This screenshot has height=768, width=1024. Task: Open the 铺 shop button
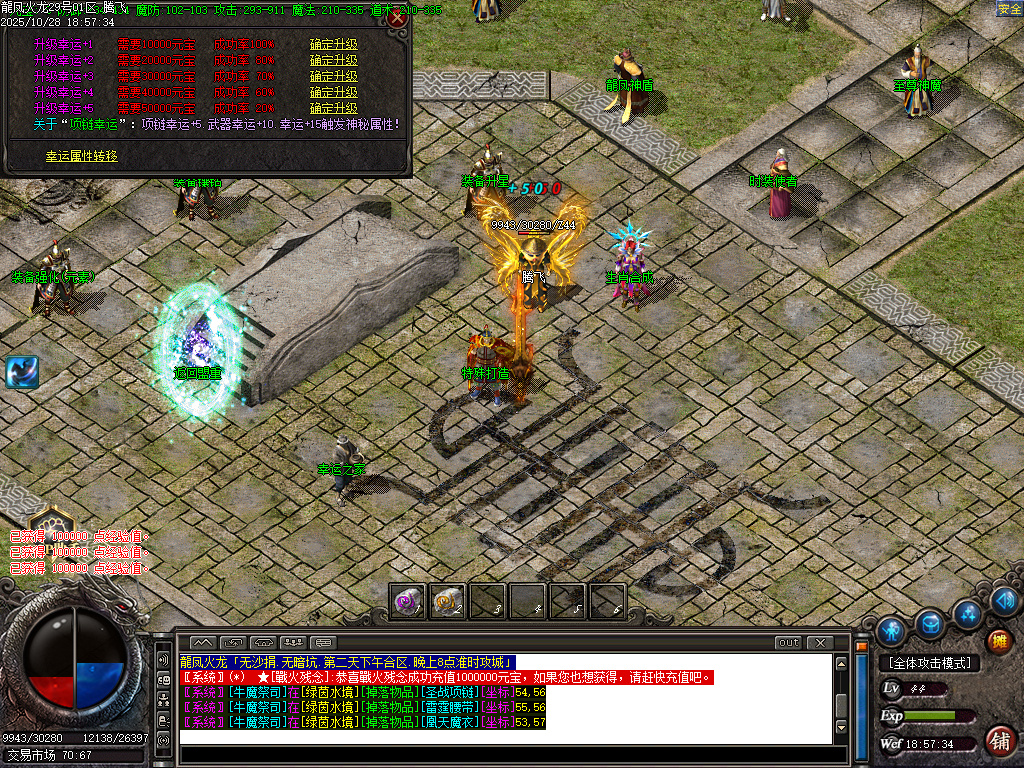(999, 740)
